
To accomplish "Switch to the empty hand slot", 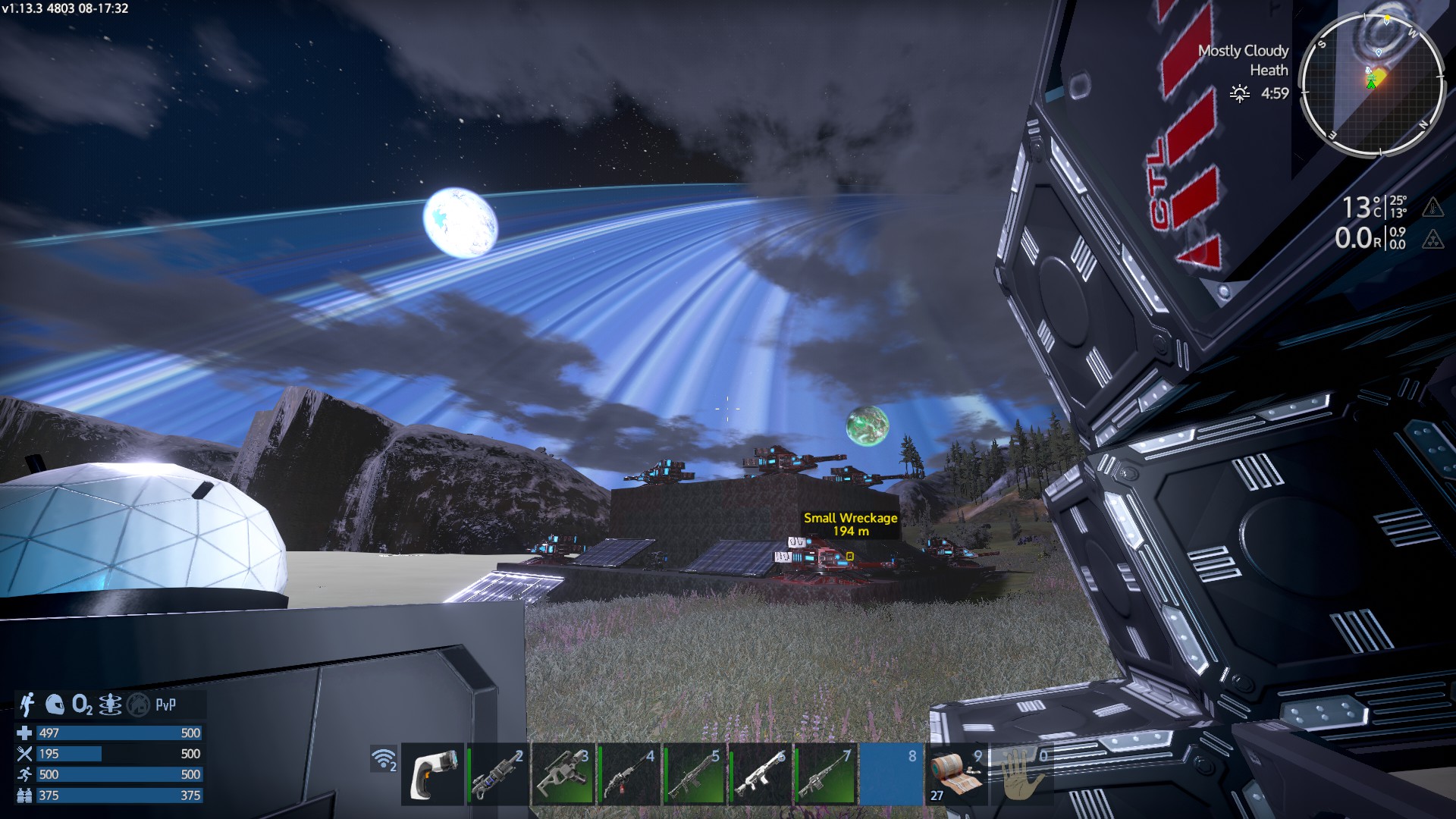I will 1021,773.
